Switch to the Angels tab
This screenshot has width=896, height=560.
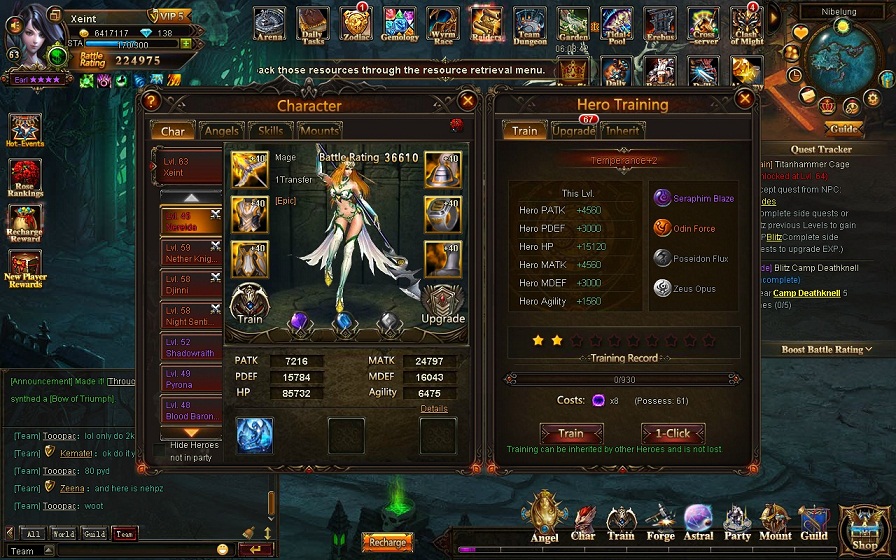coord(221,131)
